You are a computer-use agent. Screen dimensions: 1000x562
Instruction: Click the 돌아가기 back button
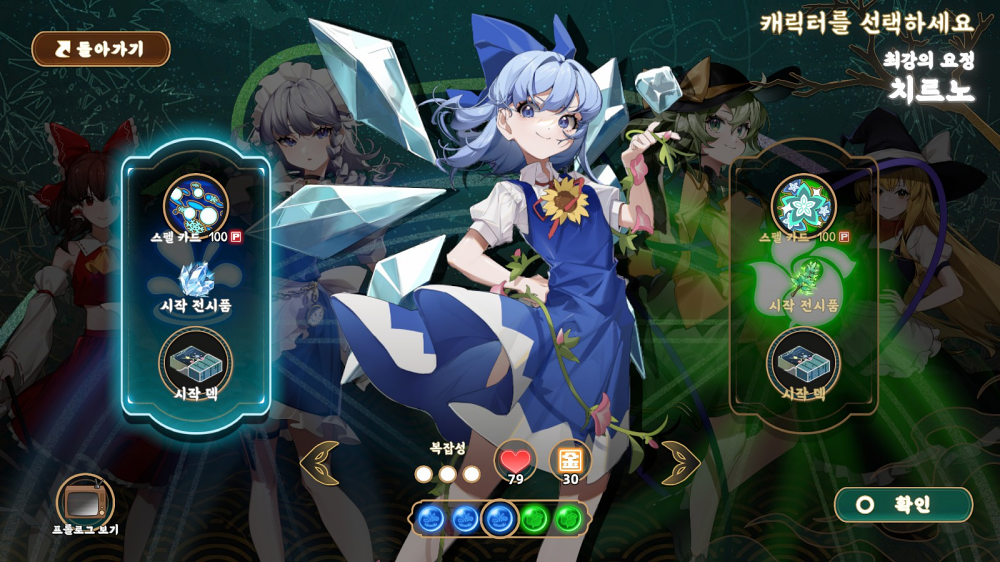coord(101,48)
